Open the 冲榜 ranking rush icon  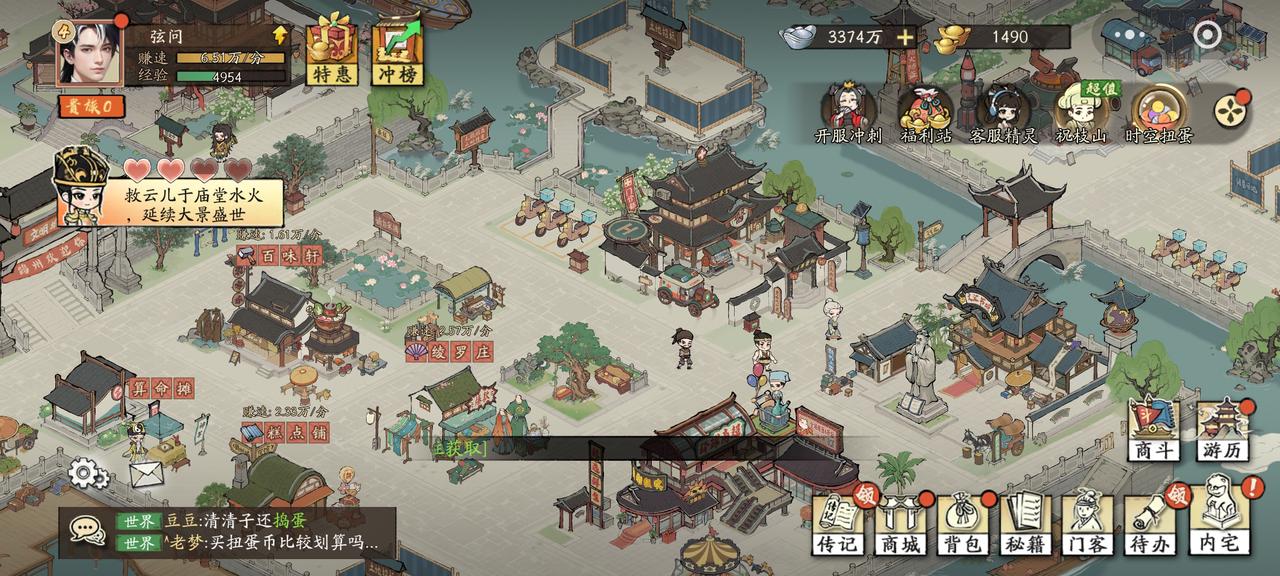[397, 52]
